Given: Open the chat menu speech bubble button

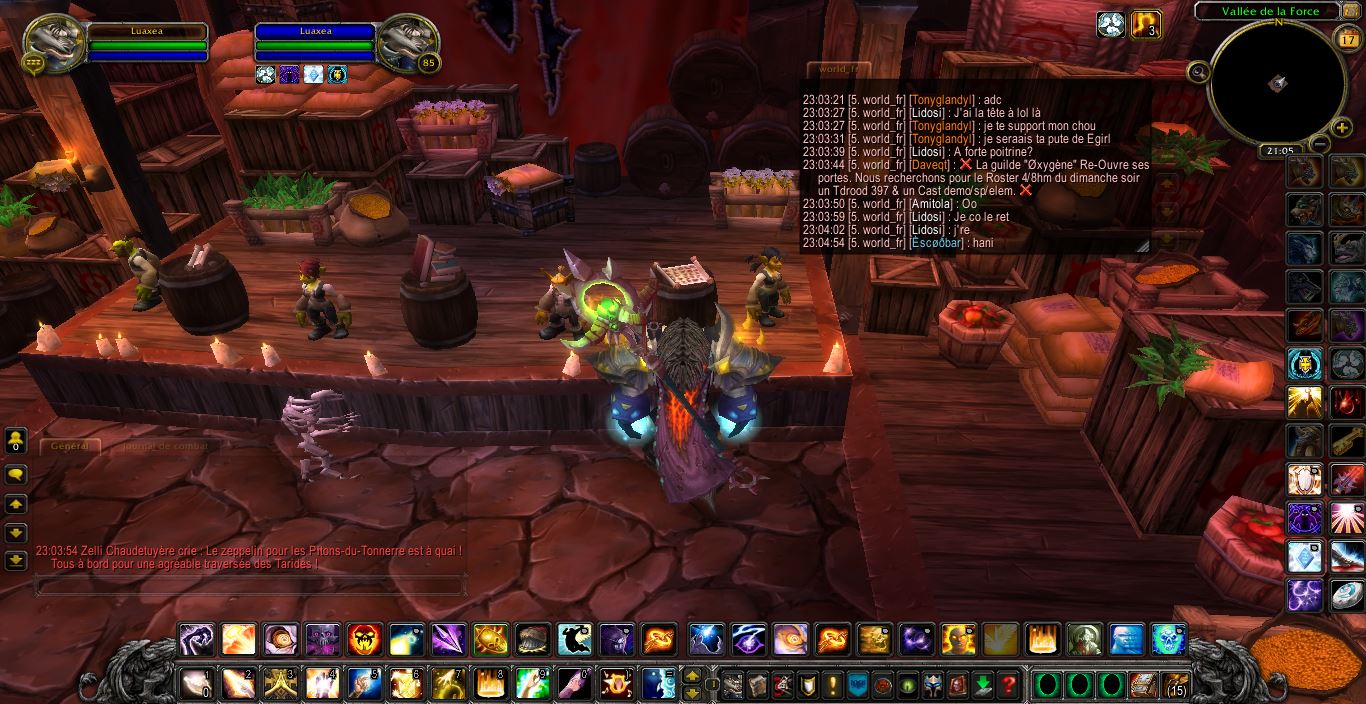Looking at the screenshot, I should pyautogui.click(x=16, y=475).
